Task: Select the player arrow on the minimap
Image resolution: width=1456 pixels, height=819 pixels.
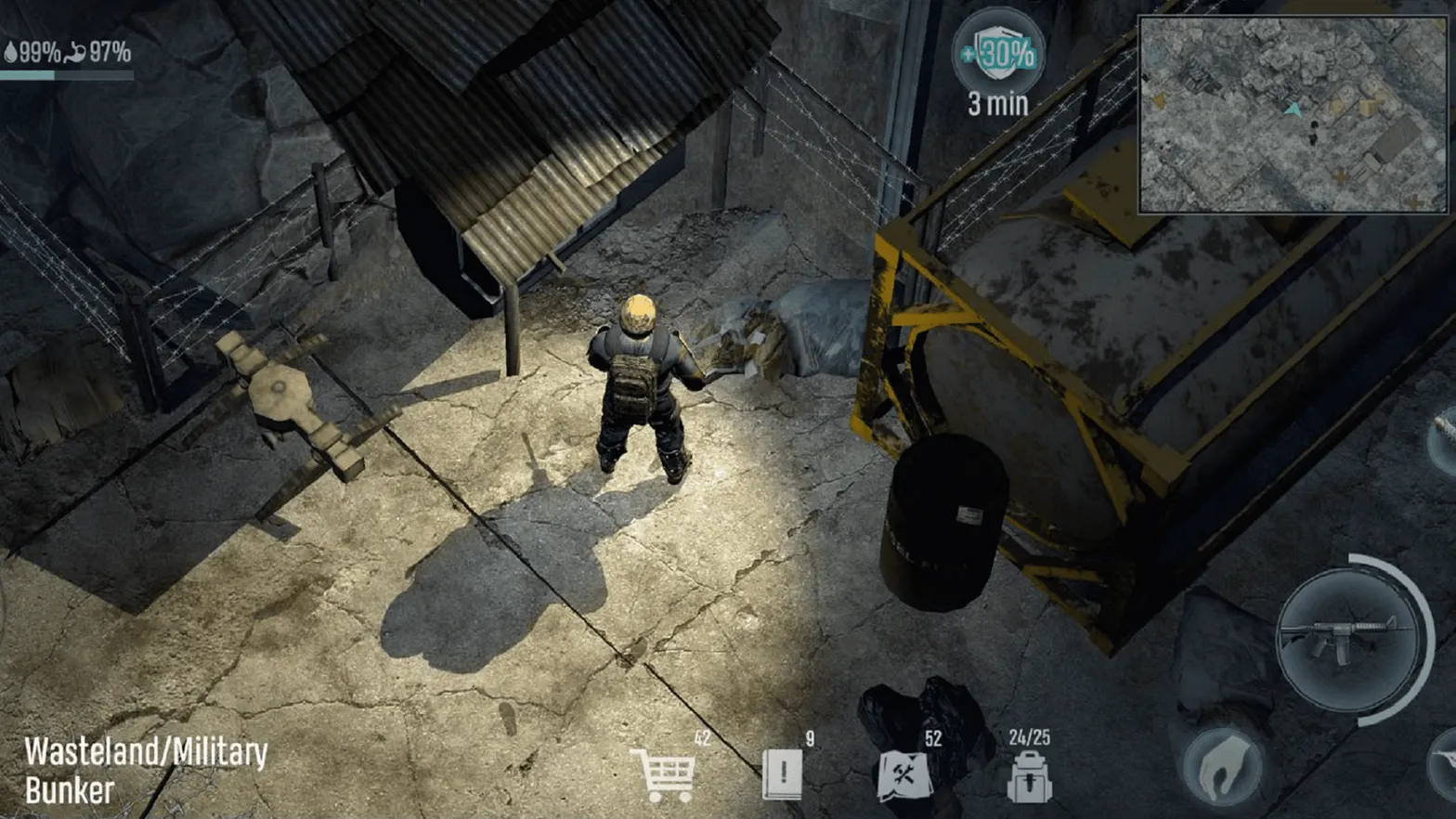Action: (1293, 110)
